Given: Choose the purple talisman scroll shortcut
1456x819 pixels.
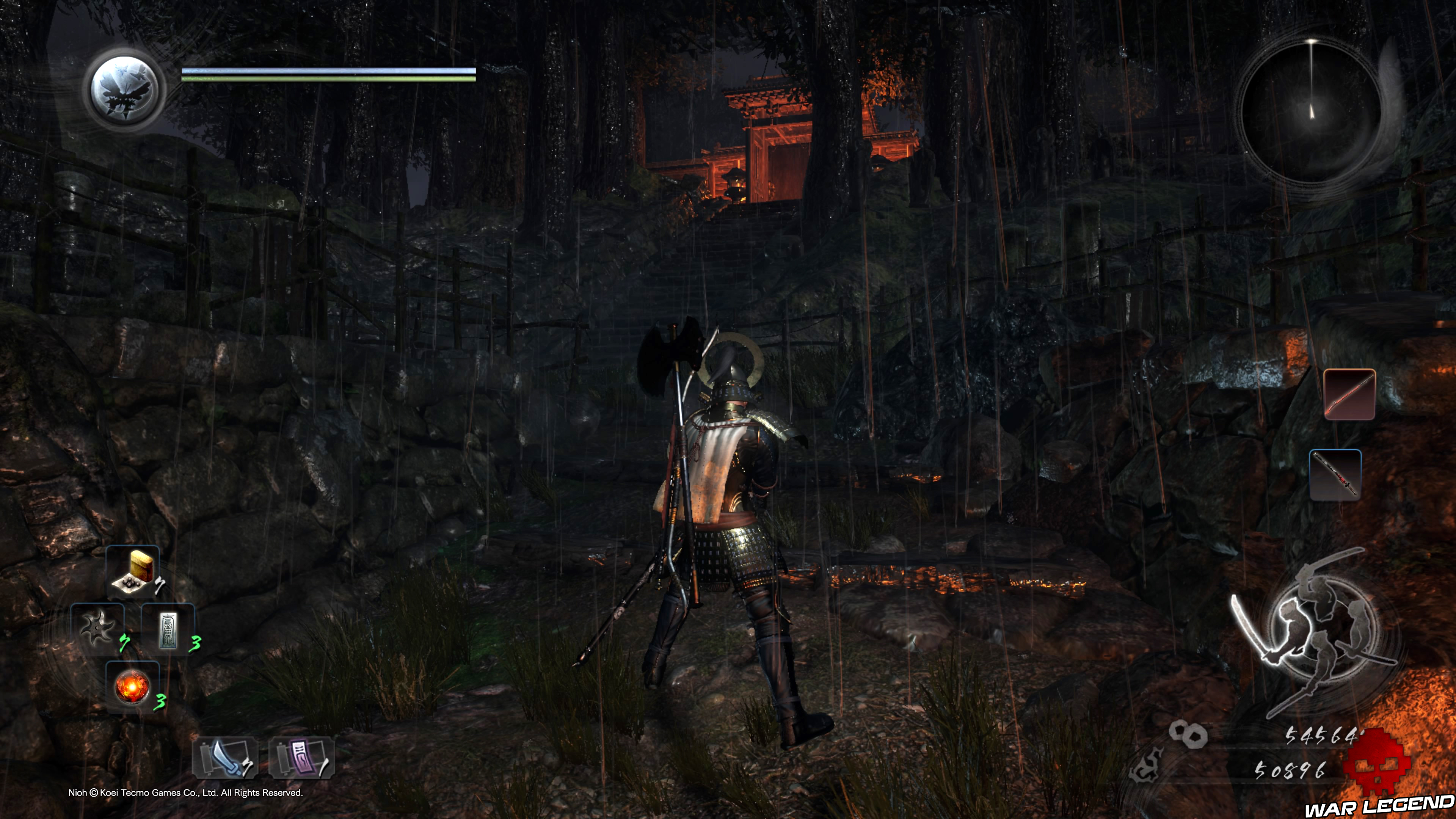Looking at the screenshot, I should click(x=301, y=758).
